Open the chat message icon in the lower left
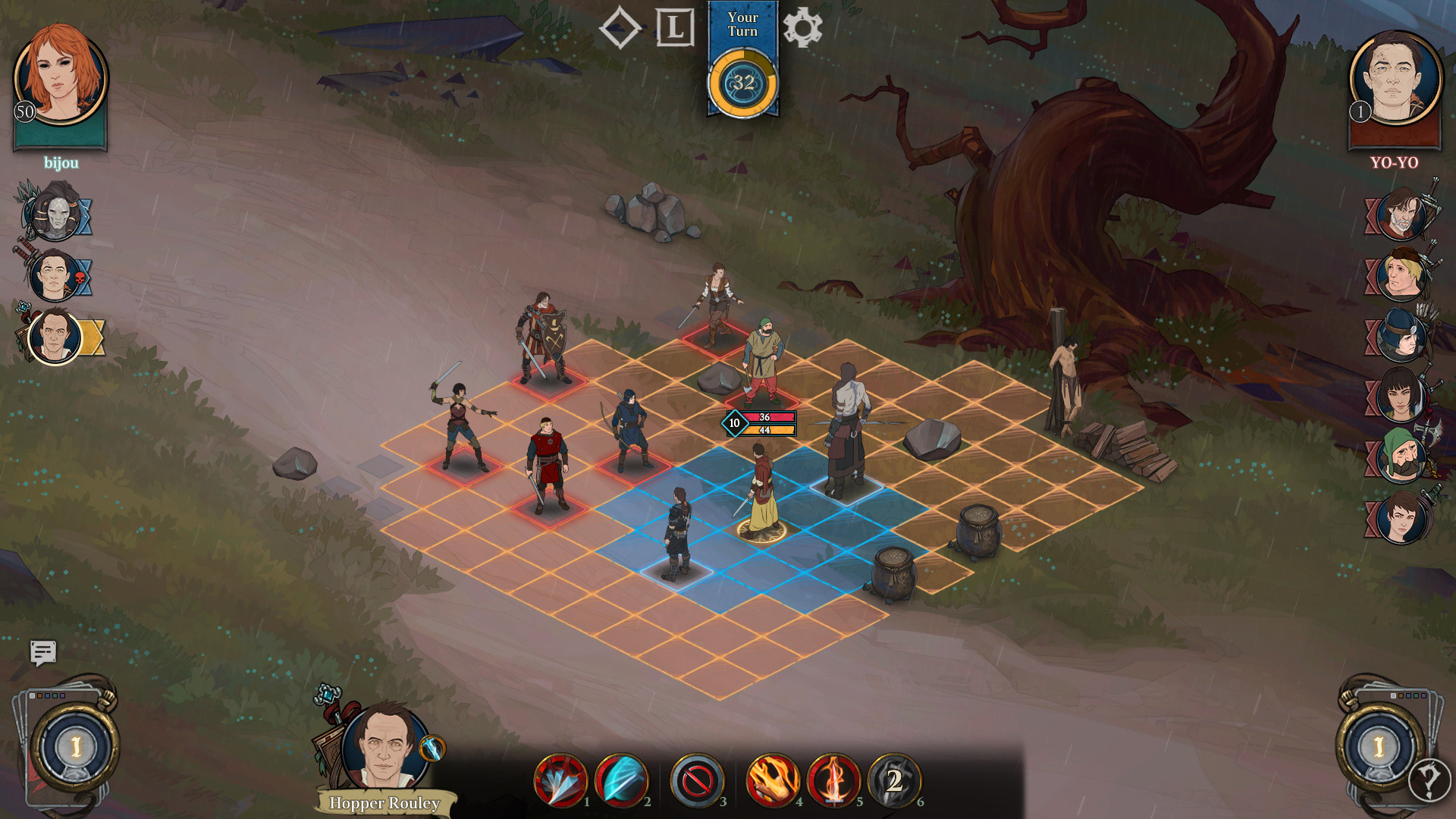Viewport: 1456px width, 819px height. 43,654
